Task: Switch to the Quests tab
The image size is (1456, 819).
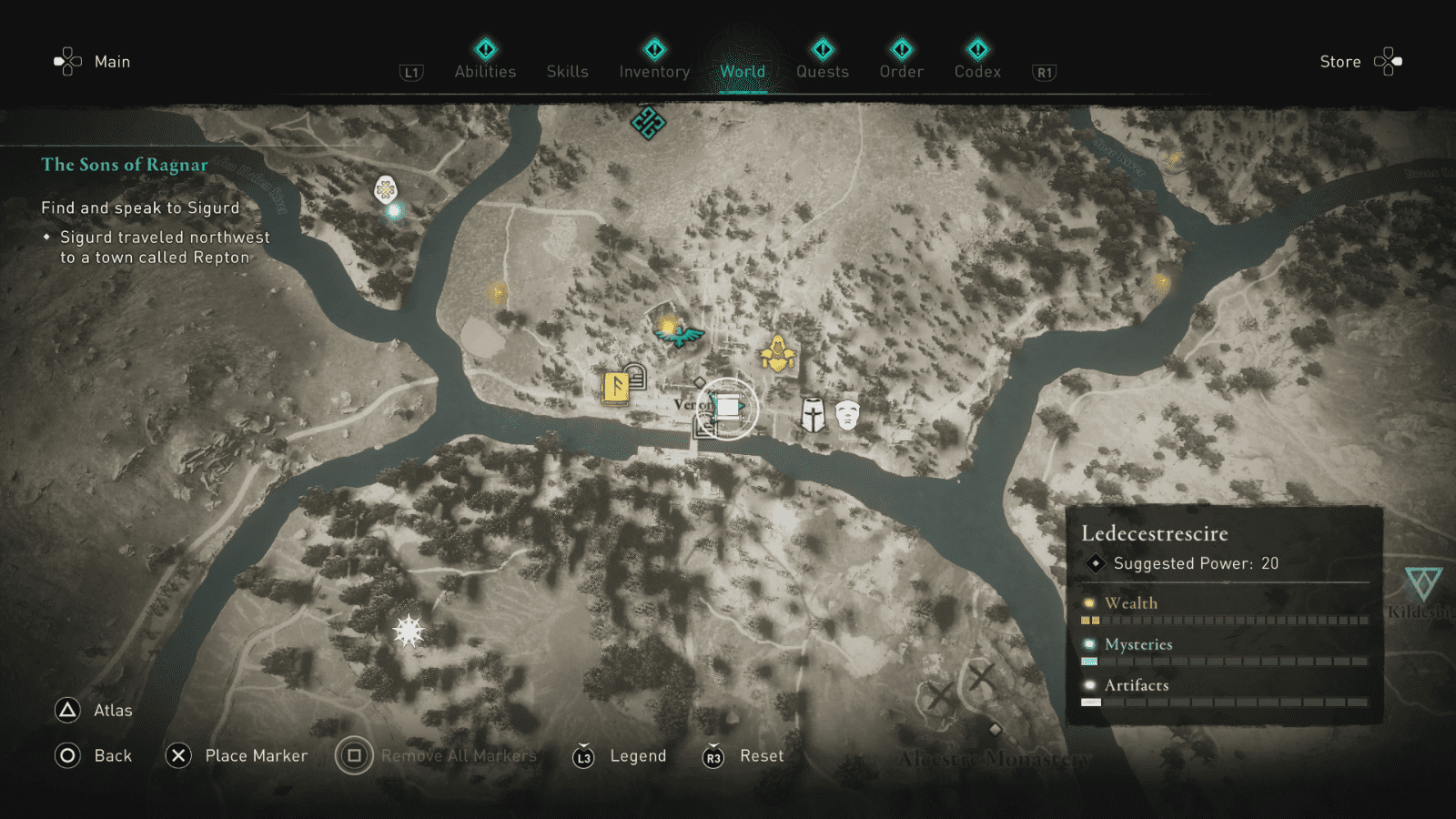Action: pyautogui.click(x=822, y=71)
